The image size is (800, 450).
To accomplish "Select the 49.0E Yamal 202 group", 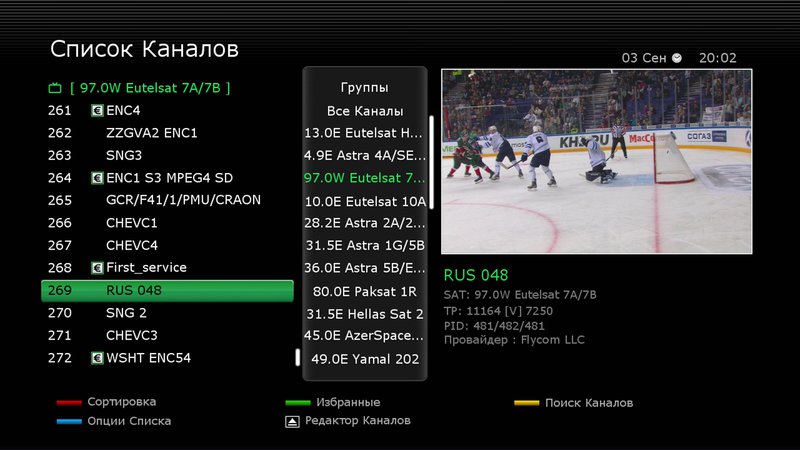I will [x=365, y=359].
